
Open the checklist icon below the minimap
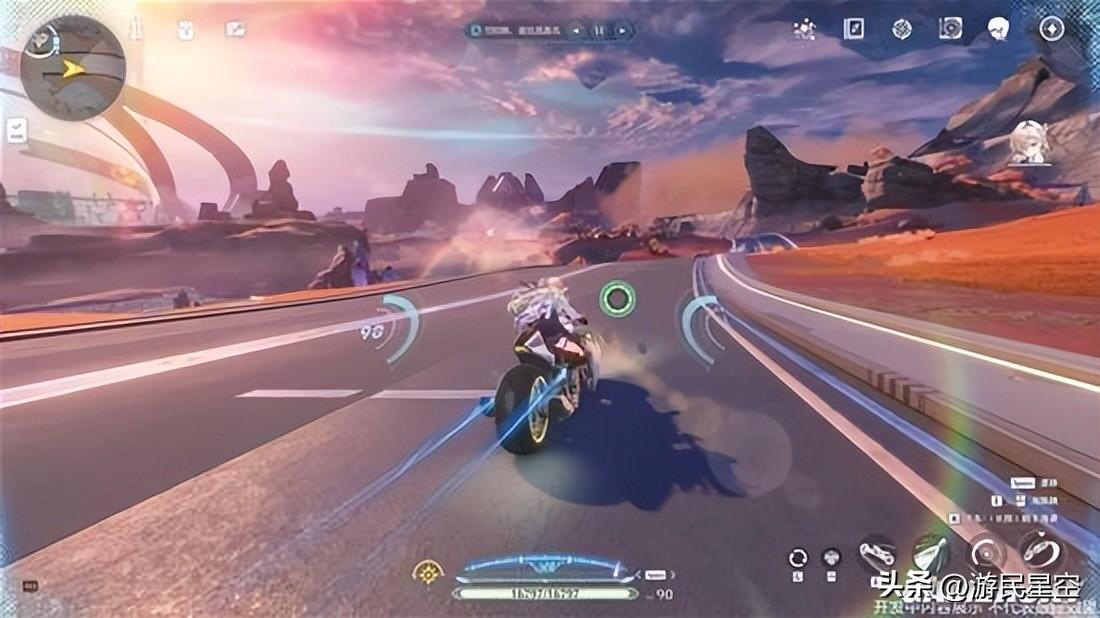click(x=16, y=130)
